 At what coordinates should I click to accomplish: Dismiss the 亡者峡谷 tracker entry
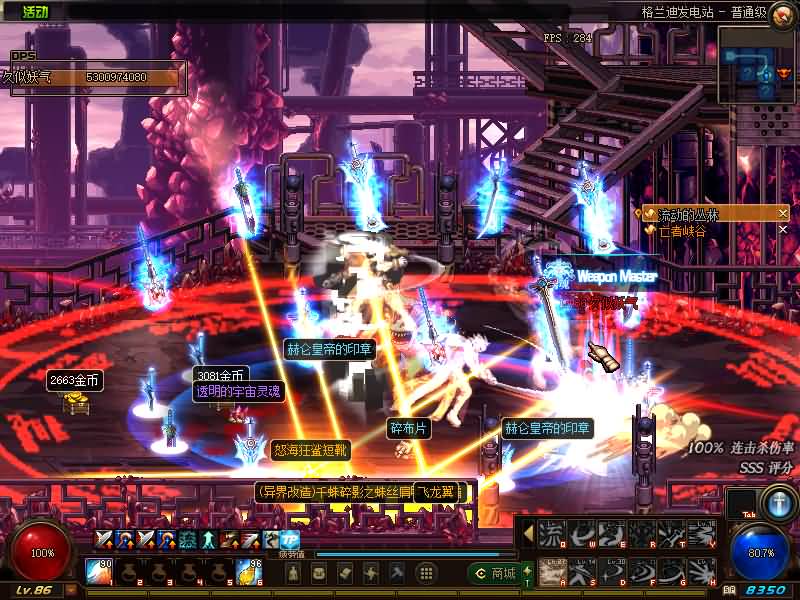click(x=783, y=230)
